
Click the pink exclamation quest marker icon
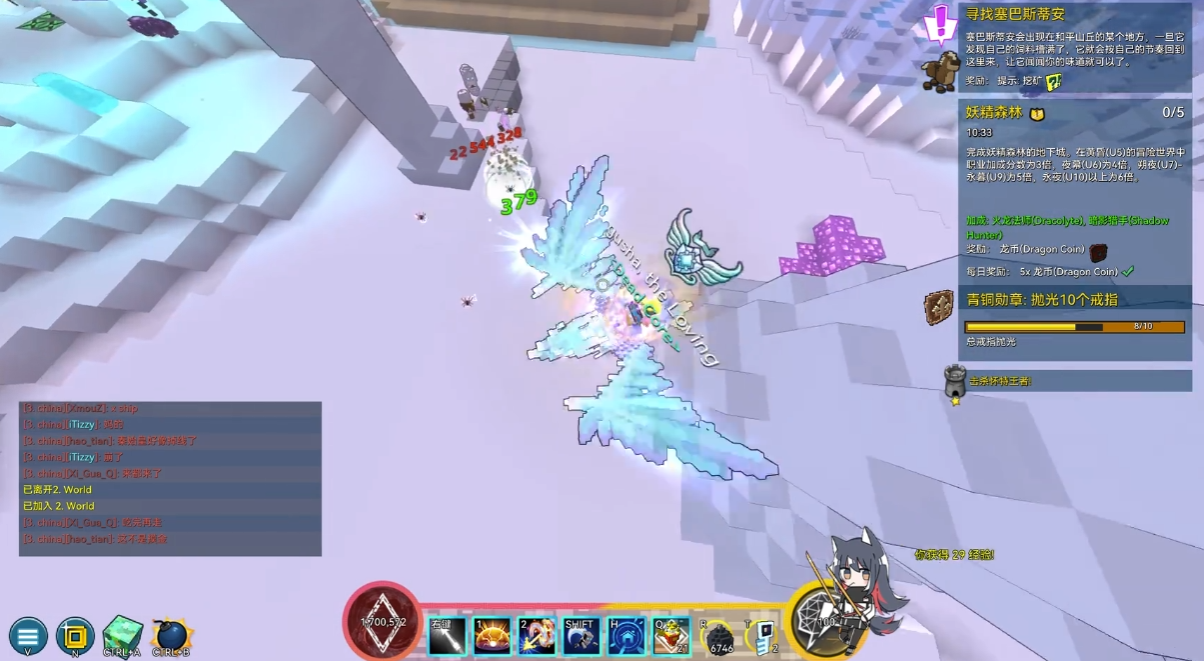click(940, 22)
